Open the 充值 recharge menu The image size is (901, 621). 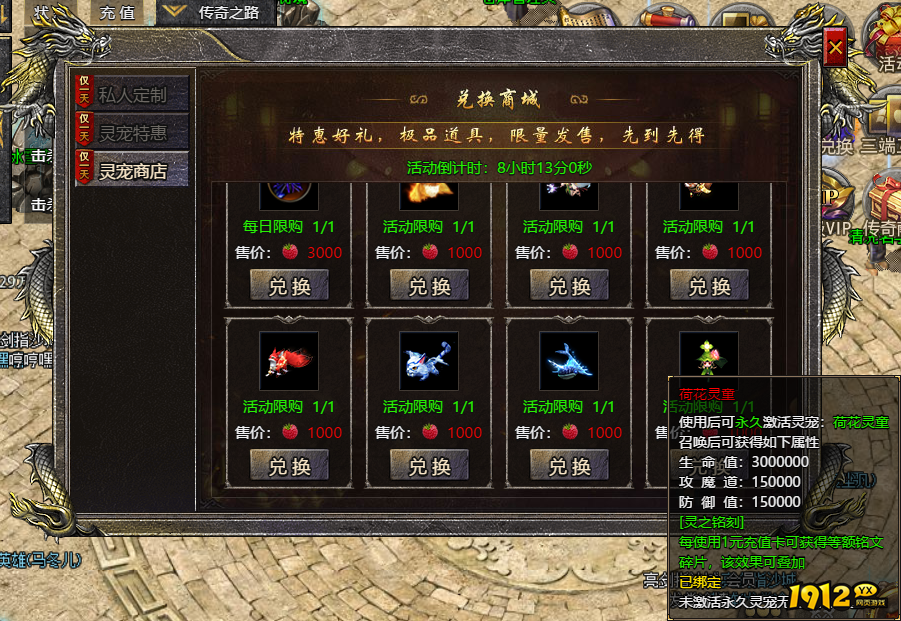(x=118, y=13)
